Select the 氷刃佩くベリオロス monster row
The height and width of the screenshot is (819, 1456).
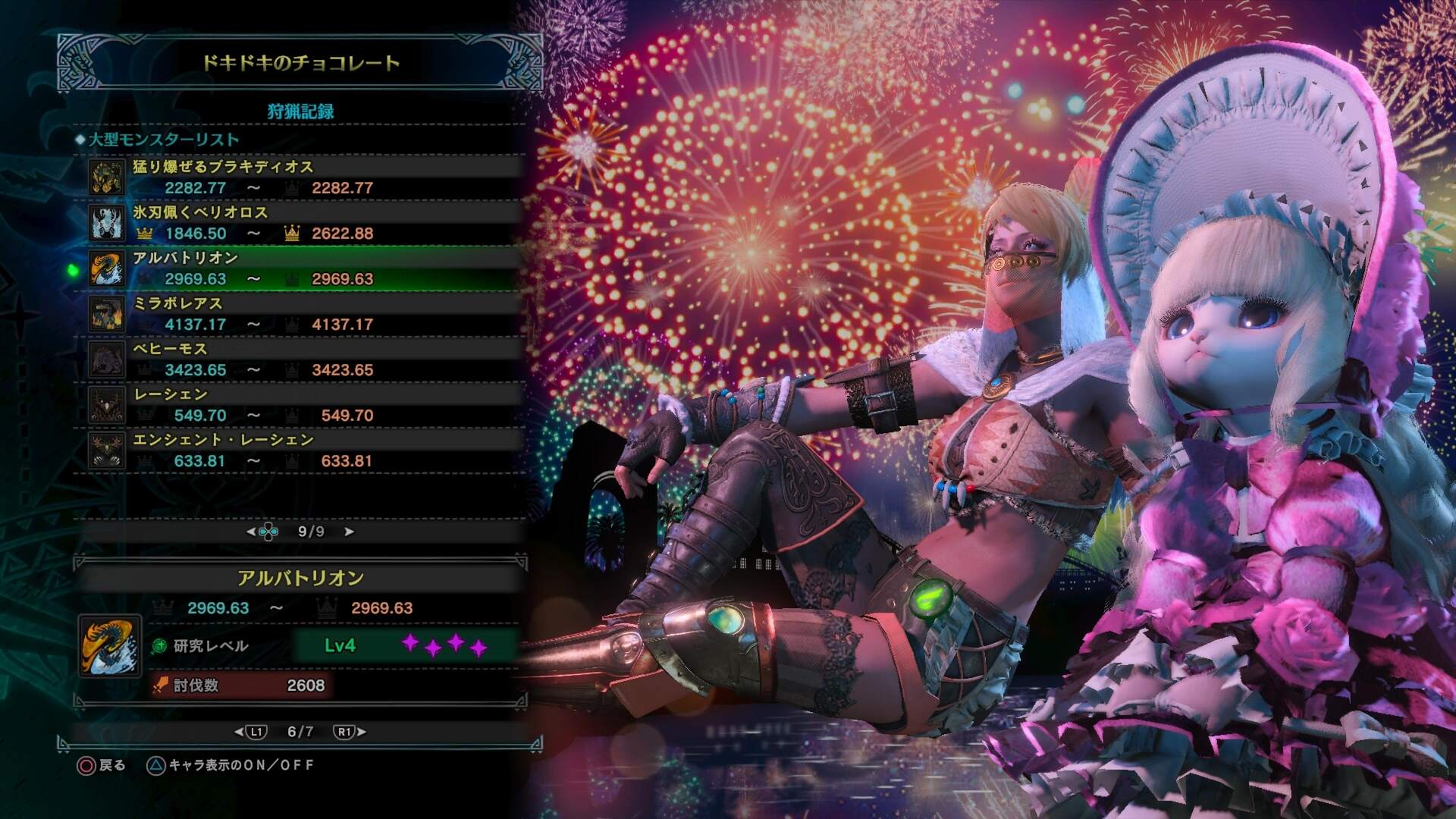point(303,223)
